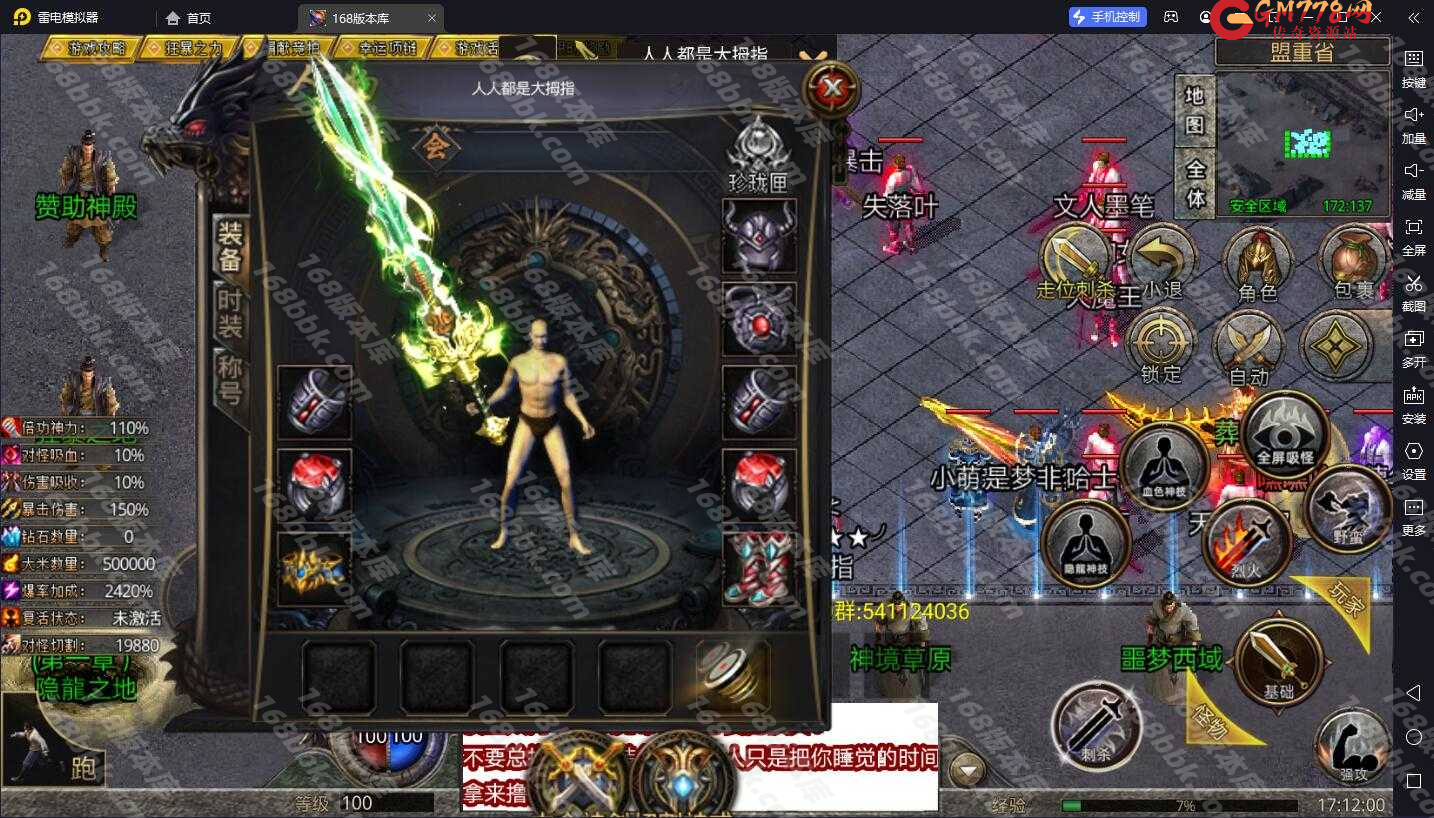Open the 称号 title tab

coord(230,380)
